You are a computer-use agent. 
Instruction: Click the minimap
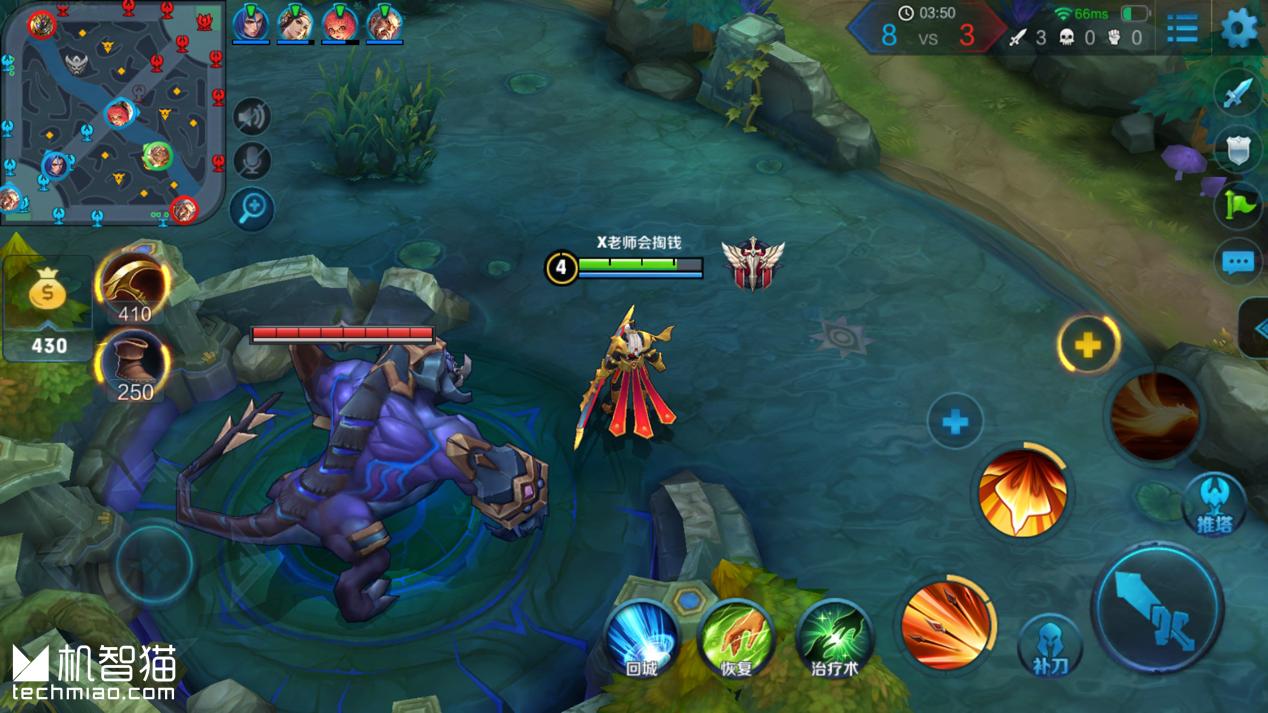112,113
